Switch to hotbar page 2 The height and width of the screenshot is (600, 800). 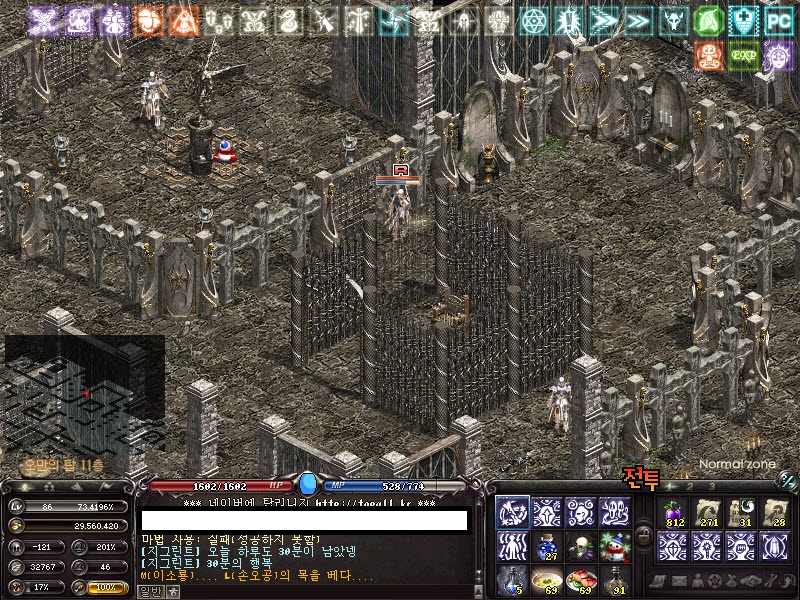(x=689, y=487)
